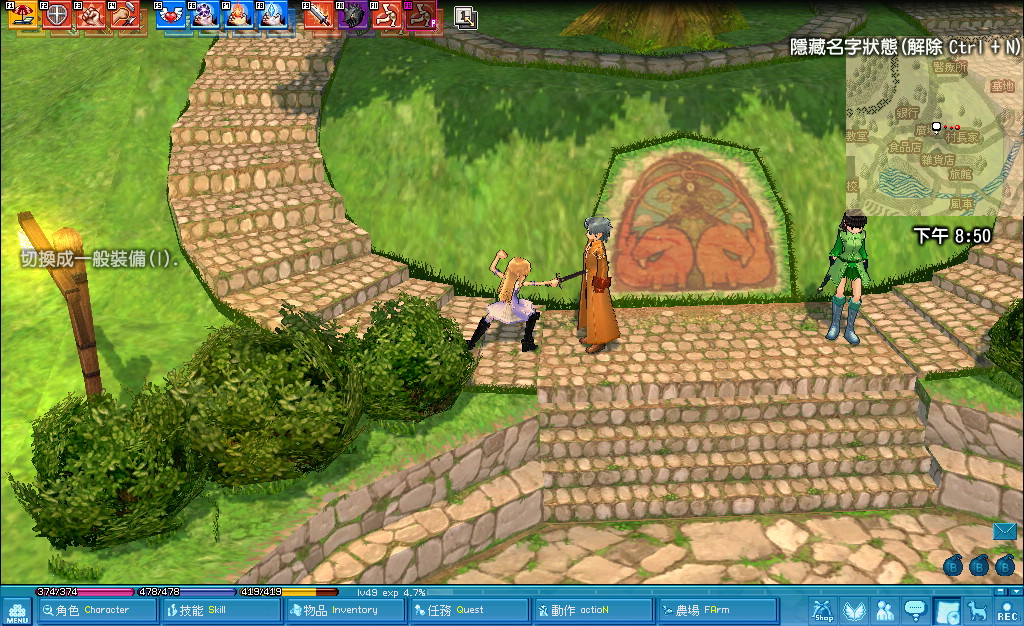Open the actioN menu

[x=591, y=610]
